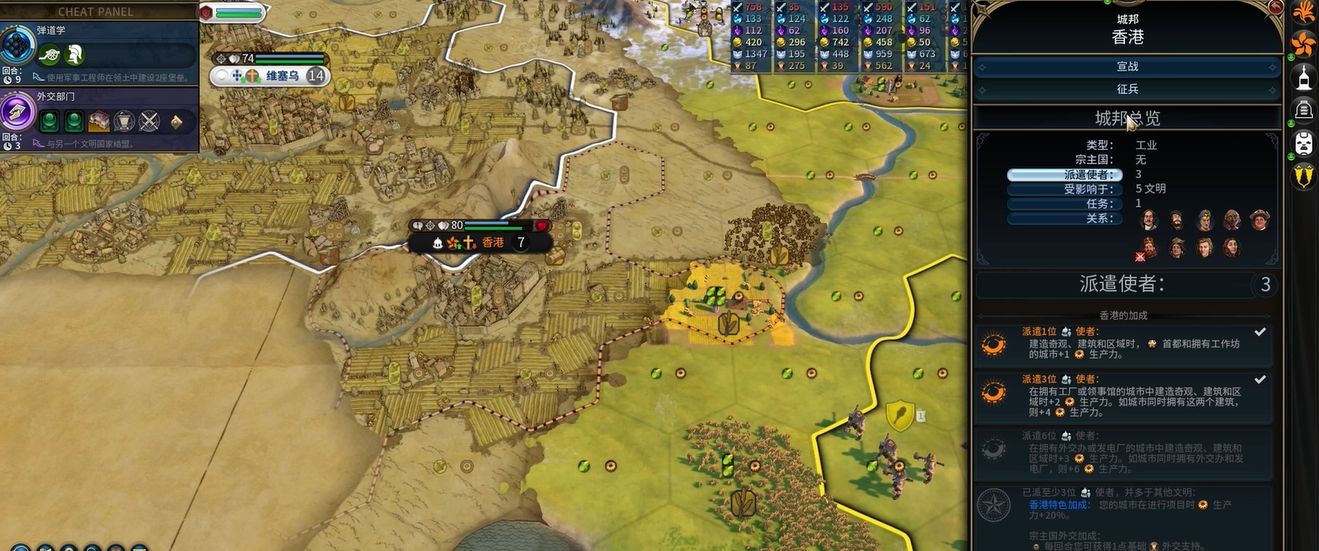Select the orange coral emblem at sidebar top

(x=1304, y=11)
